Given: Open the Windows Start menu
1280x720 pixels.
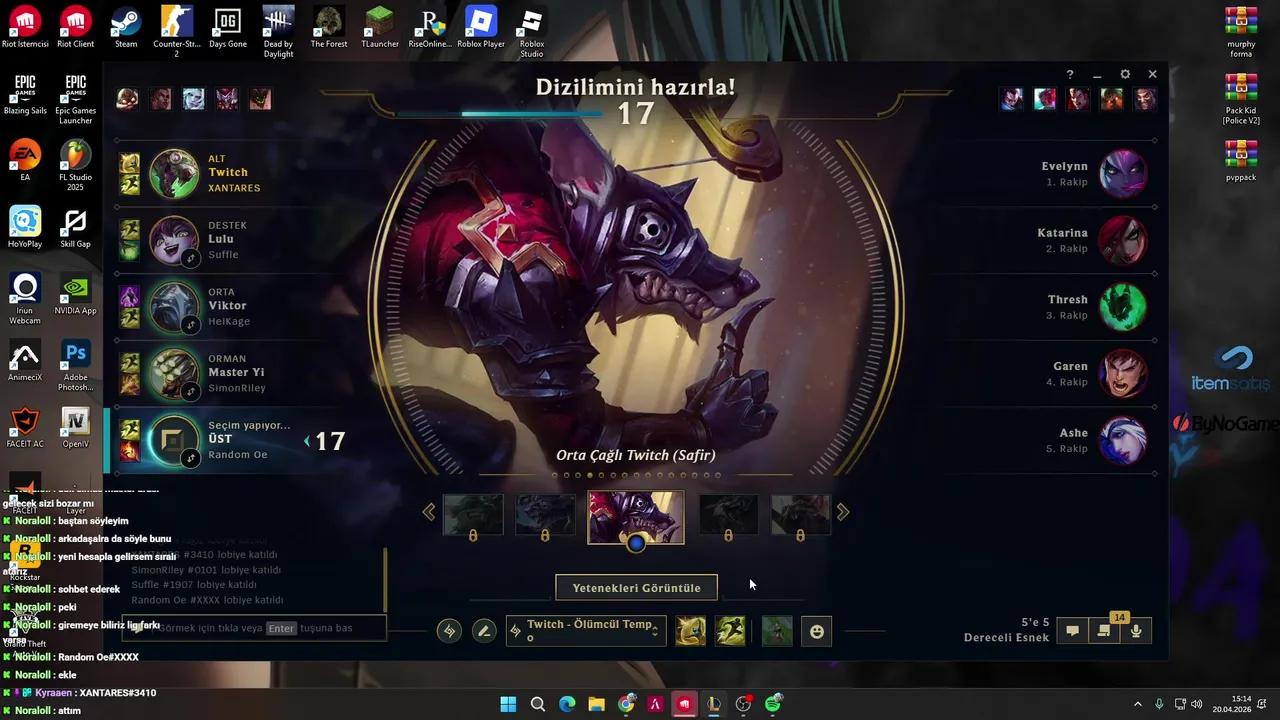Looking at the screenshot, I should 508,704.
